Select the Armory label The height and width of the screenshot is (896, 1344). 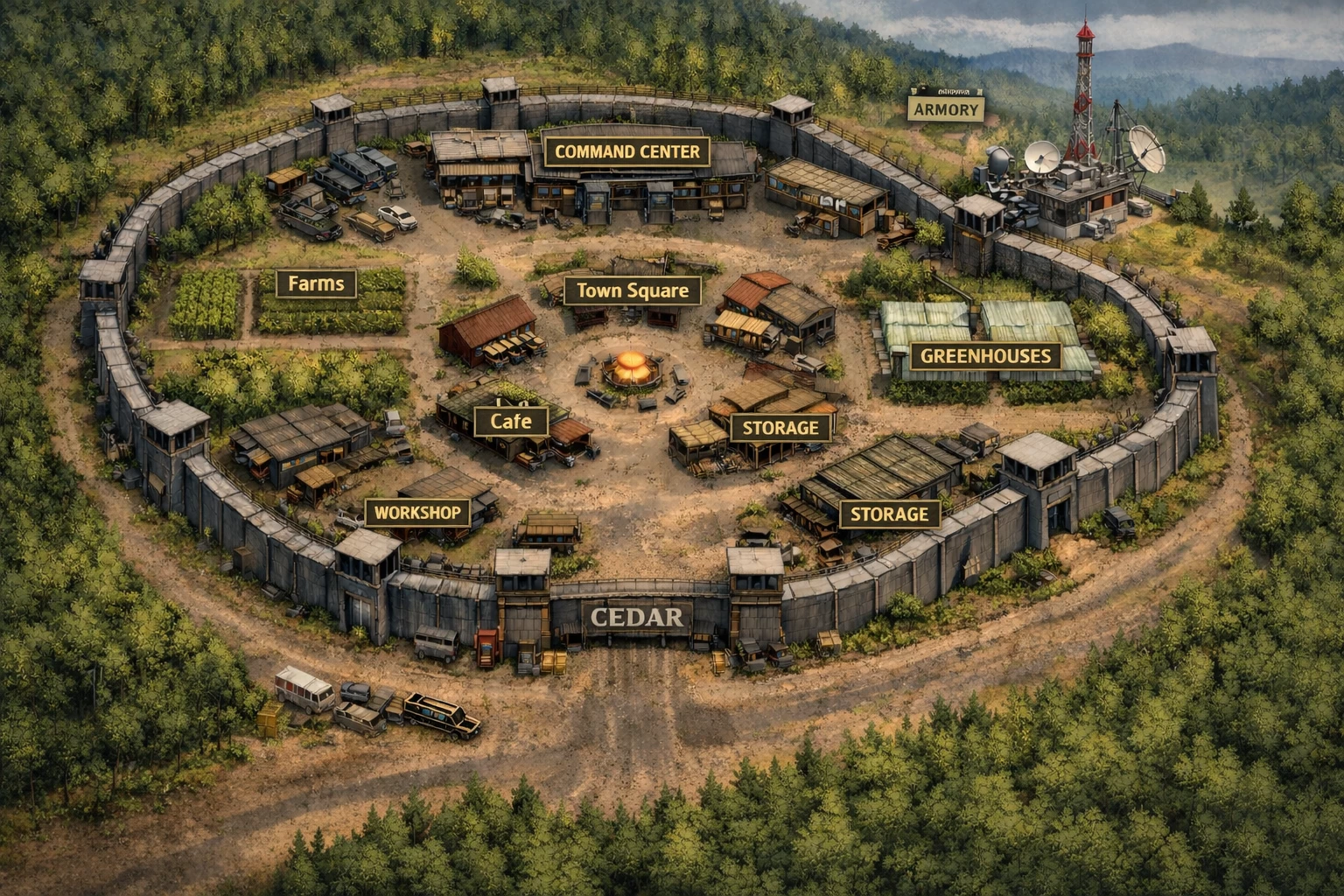tap(945, 109)
